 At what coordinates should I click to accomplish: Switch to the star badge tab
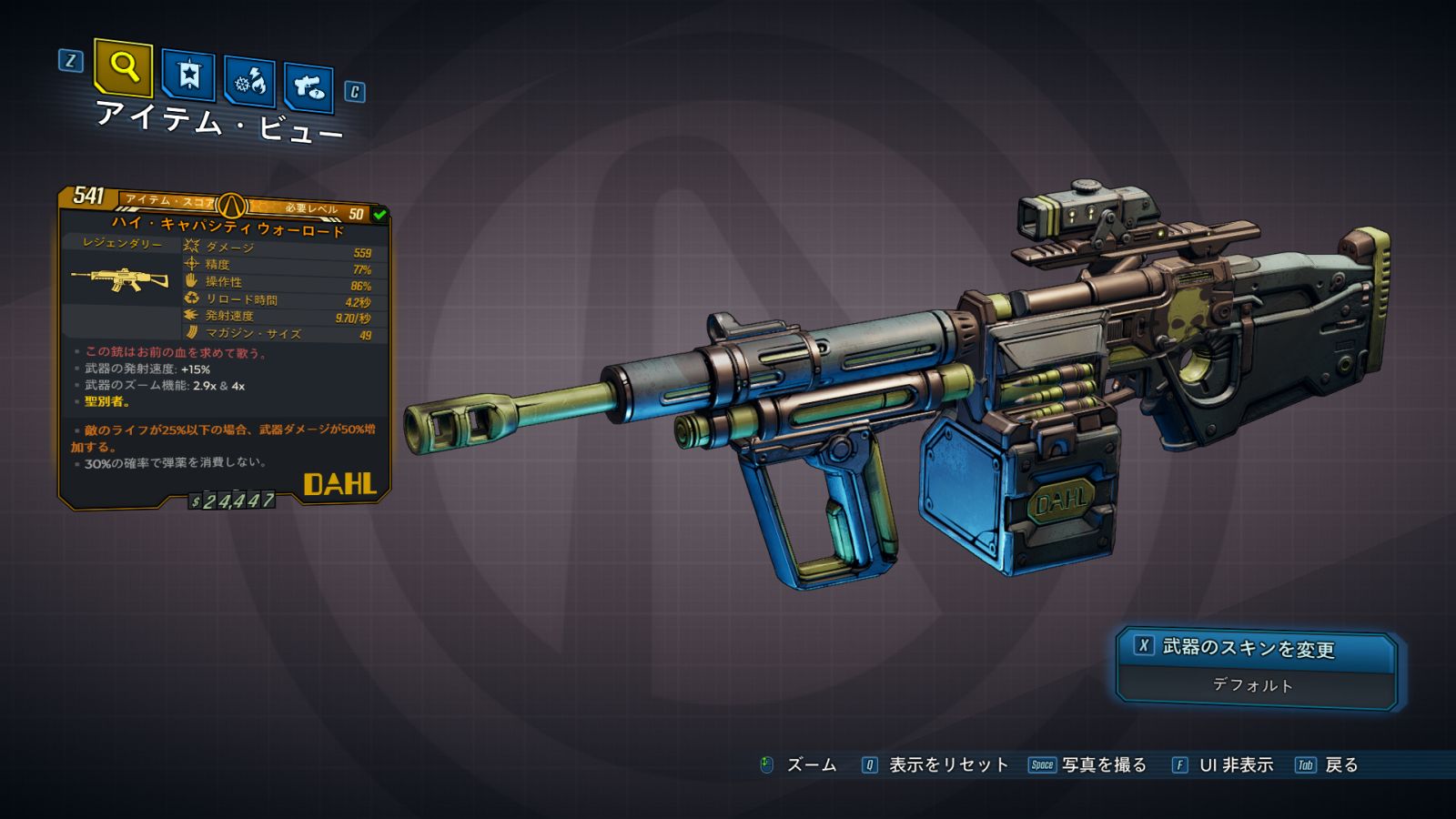point(188,76)
